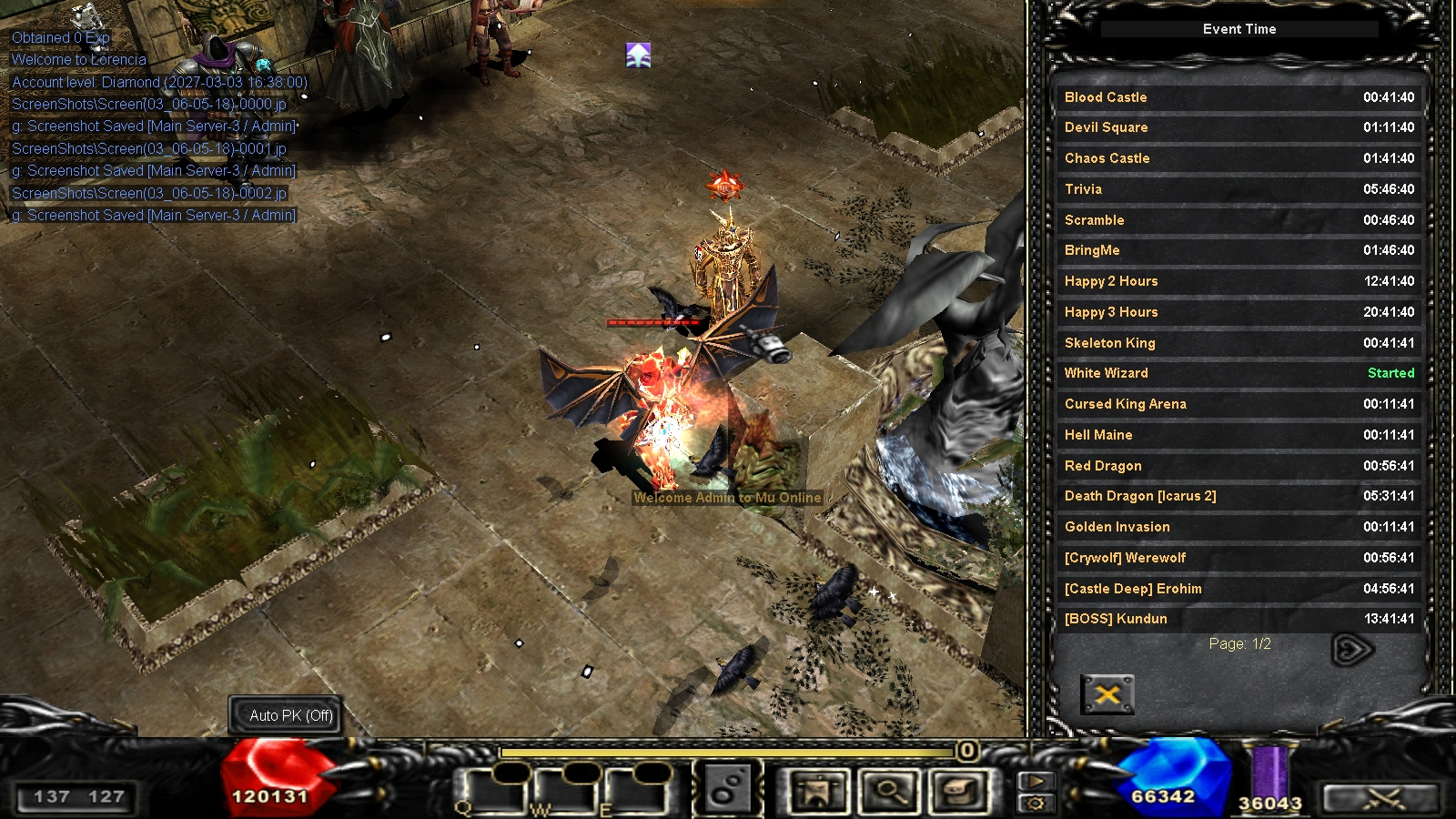Open the inventory chest button
Viewport: 1456px width, 819px height.
(x=960, y=791)
